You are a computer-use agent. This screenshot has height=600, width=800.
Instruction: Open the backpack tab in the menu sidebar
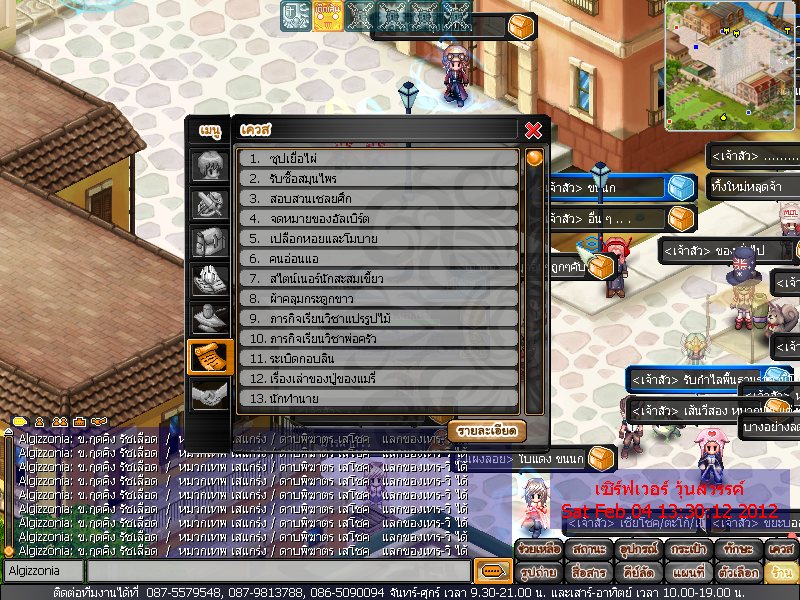coord(210,242)
